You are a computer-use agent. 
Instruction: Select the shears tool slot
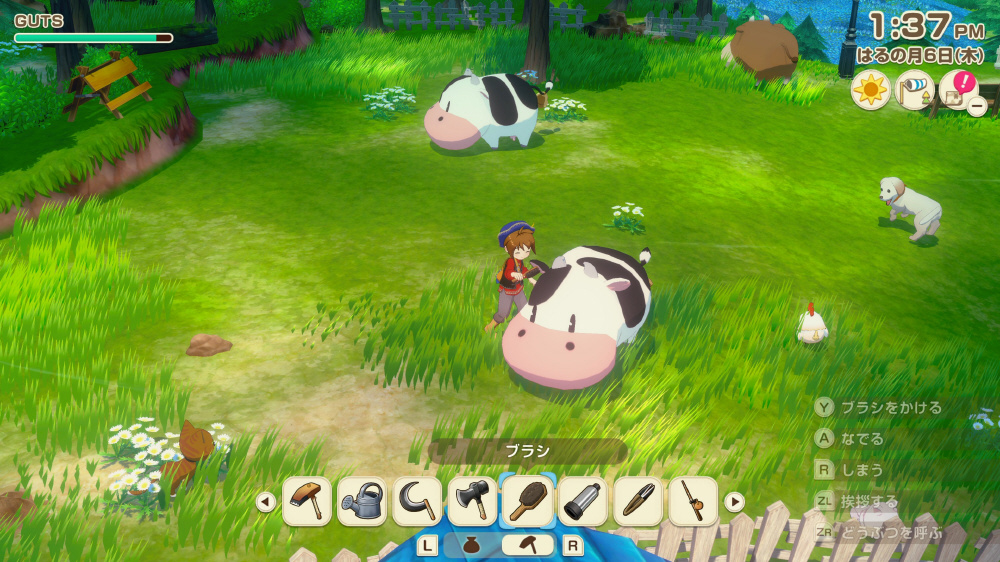pos(638,501)
